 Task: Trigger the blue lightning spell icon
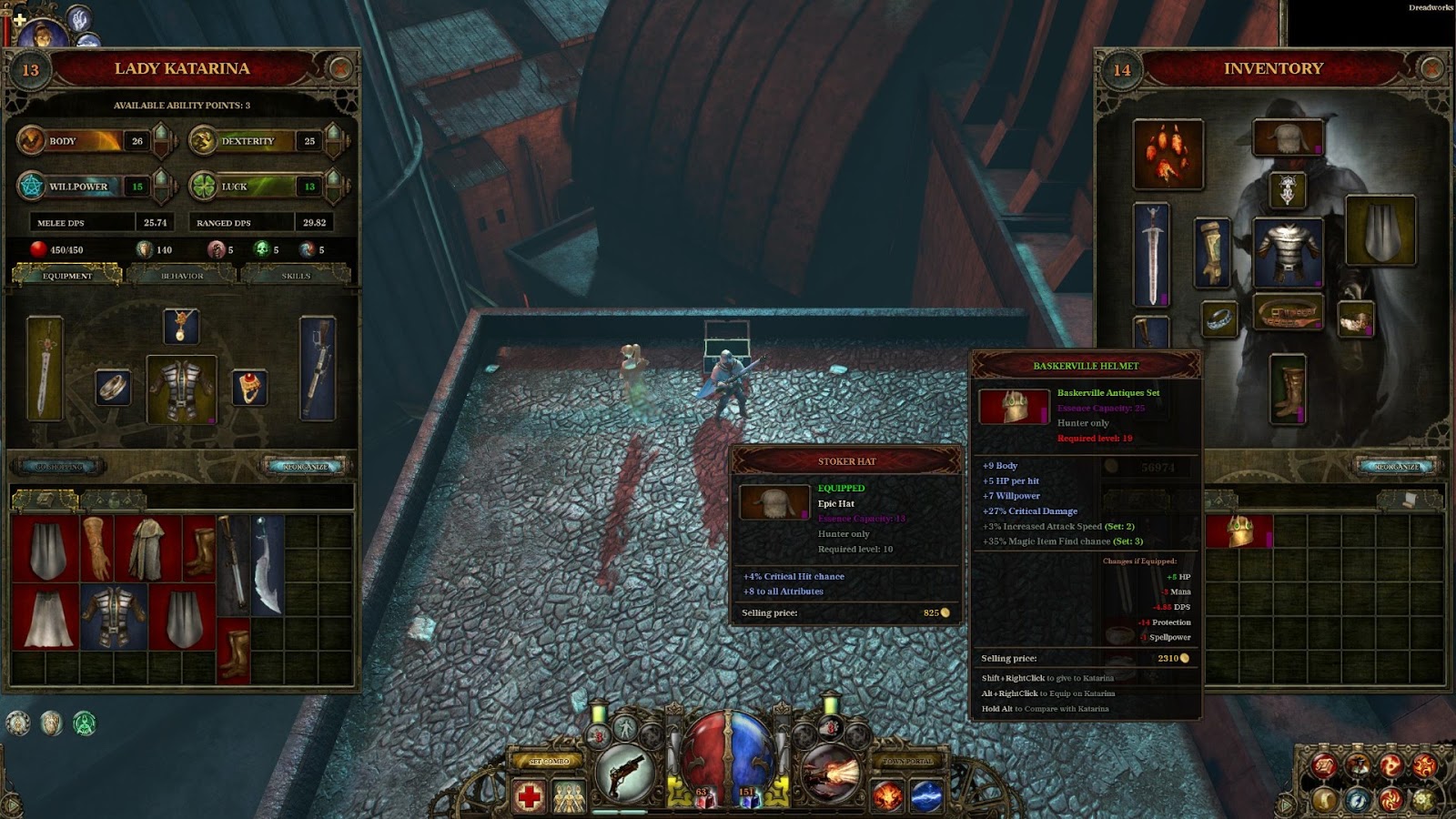[x=926, y=797]
